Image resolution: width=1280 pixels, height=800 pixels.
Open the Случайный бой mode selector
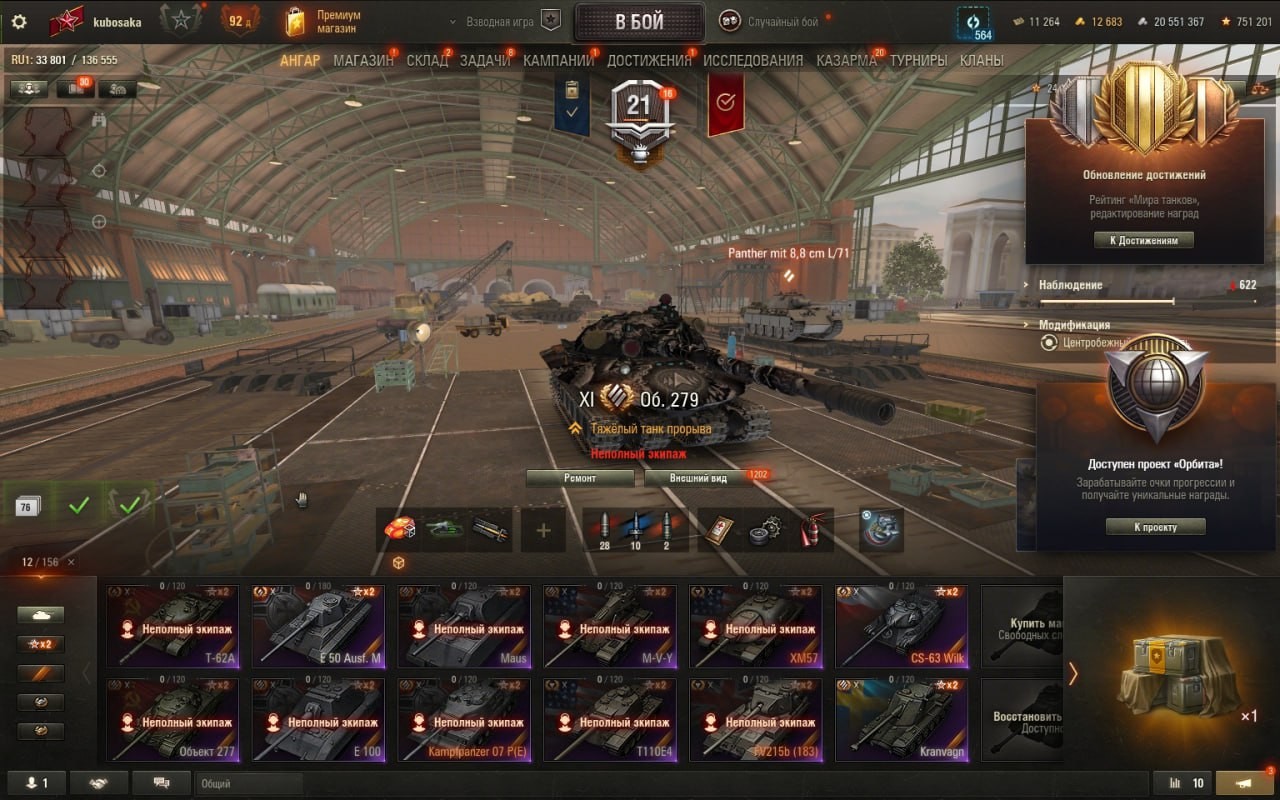[x=782, y=22]
